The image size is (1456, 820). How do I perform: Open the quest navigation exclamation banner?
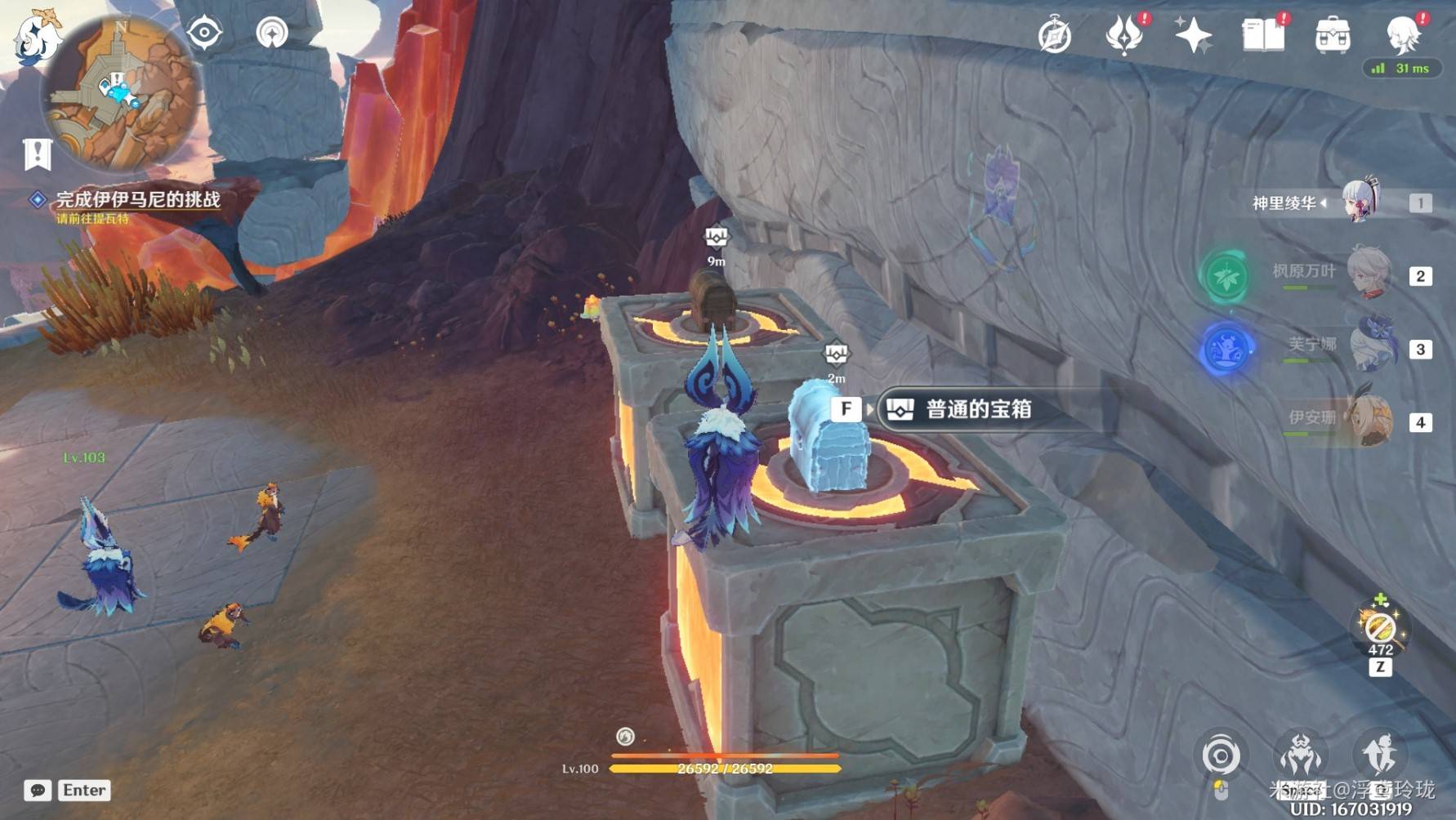tap(38, 154)
